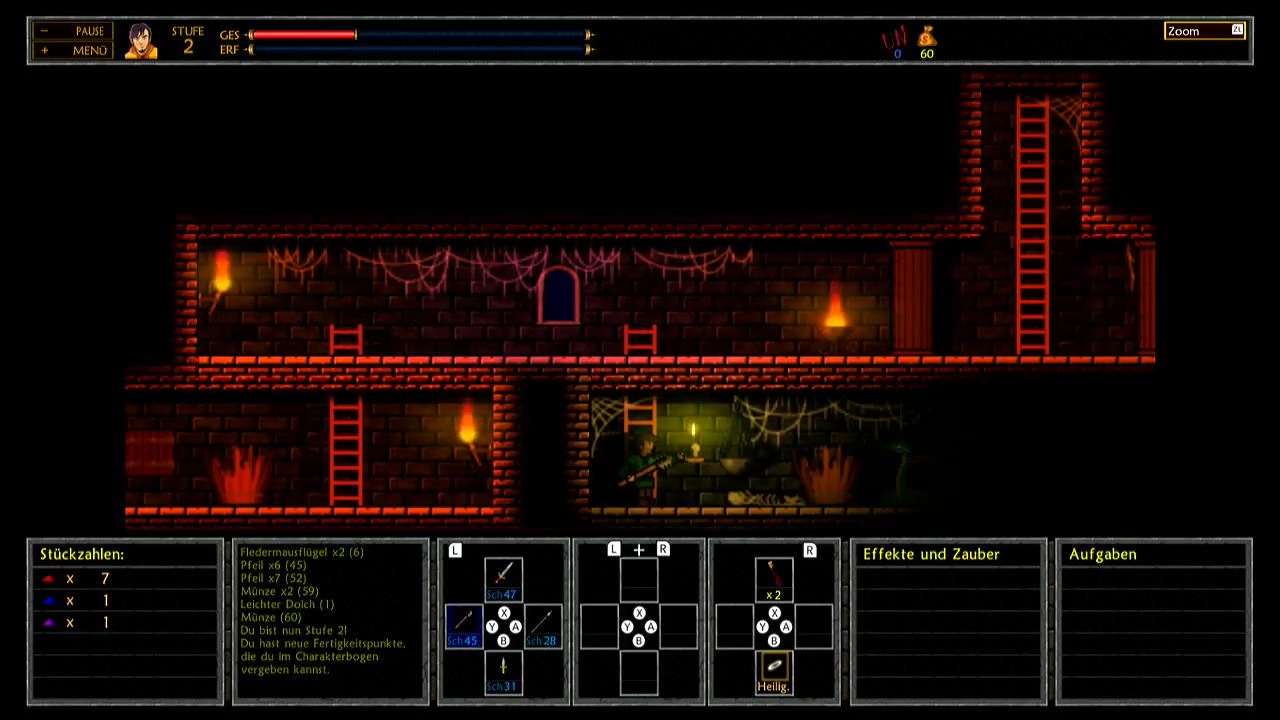Viewport: 1280px width, 720px height.
Task: Open the Menü button
Action: point(73,50)
